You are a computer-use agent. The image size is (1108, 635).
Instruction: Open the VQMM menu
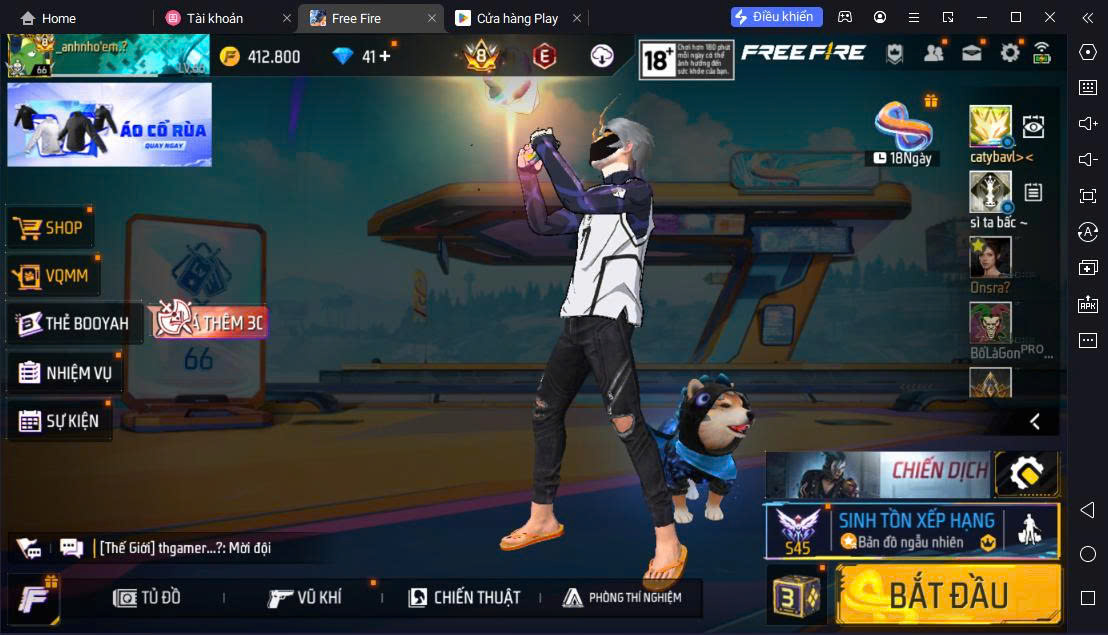[54, 276]
